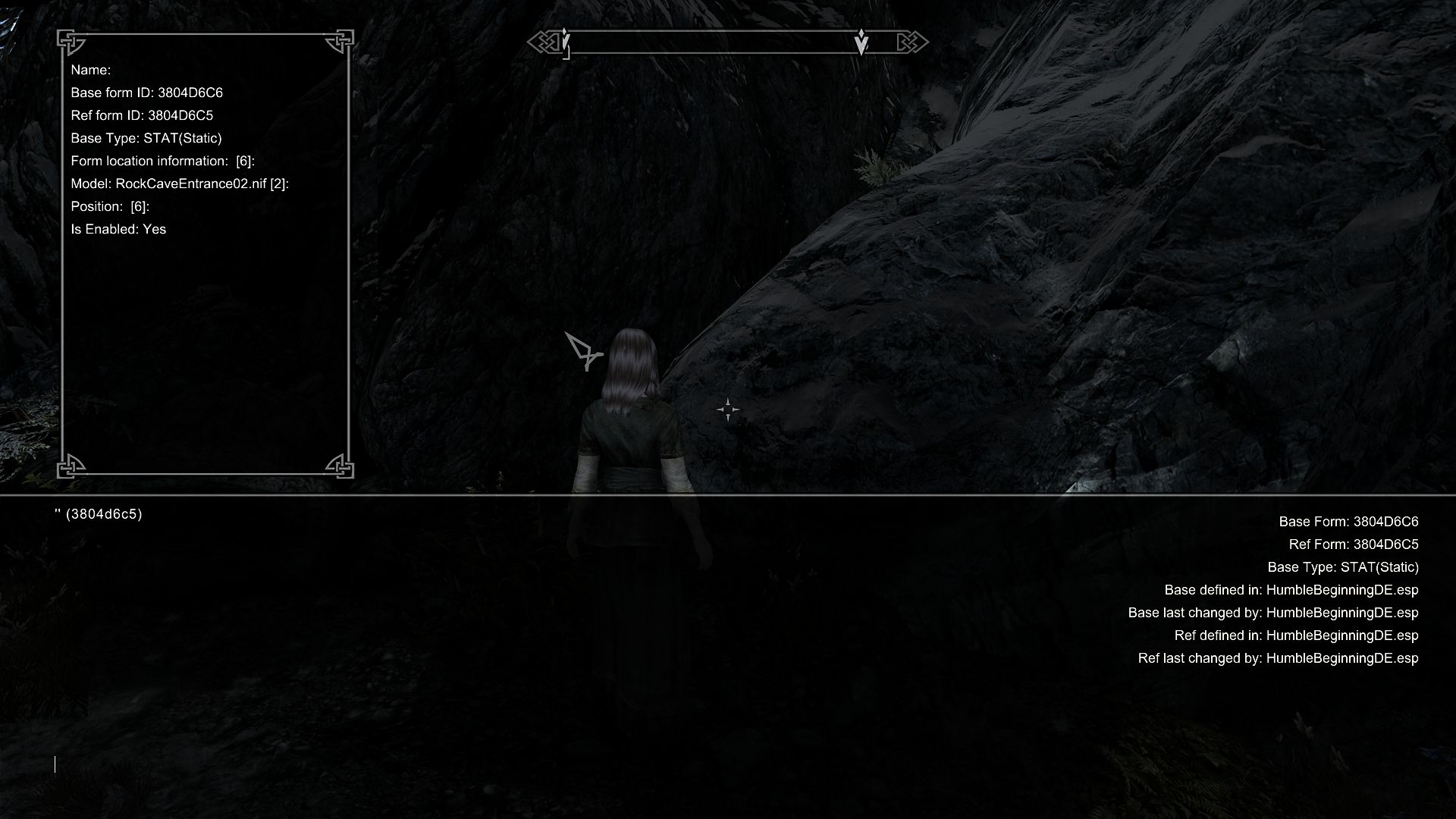Toggle the Is Enabled: Yes state
This screenshot has width=1456, height=819.
pos(118,228)
